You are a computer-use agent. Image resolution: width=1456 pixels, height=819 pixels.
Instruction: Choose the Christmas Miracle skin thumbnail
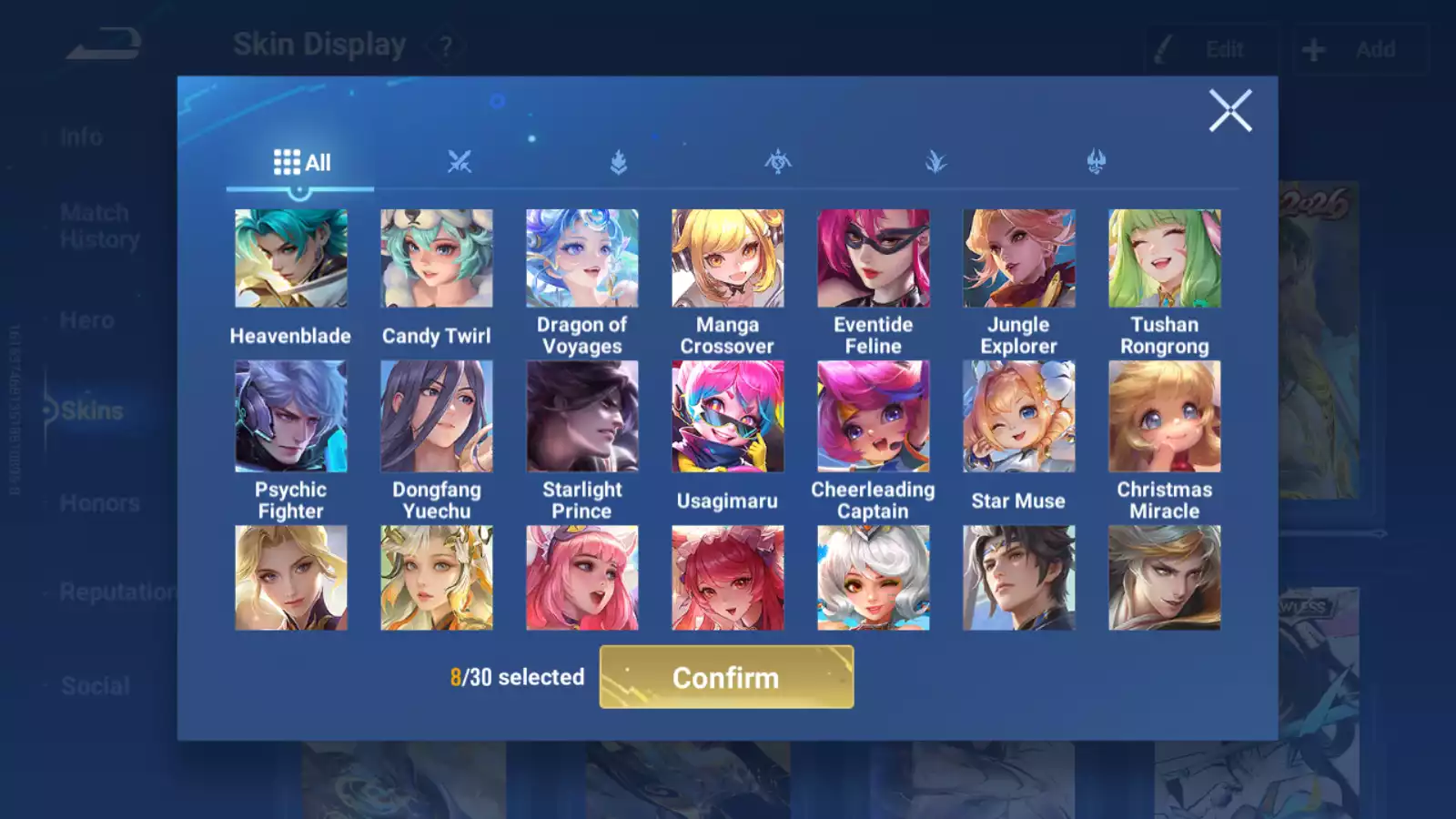tap(1166, 416)
